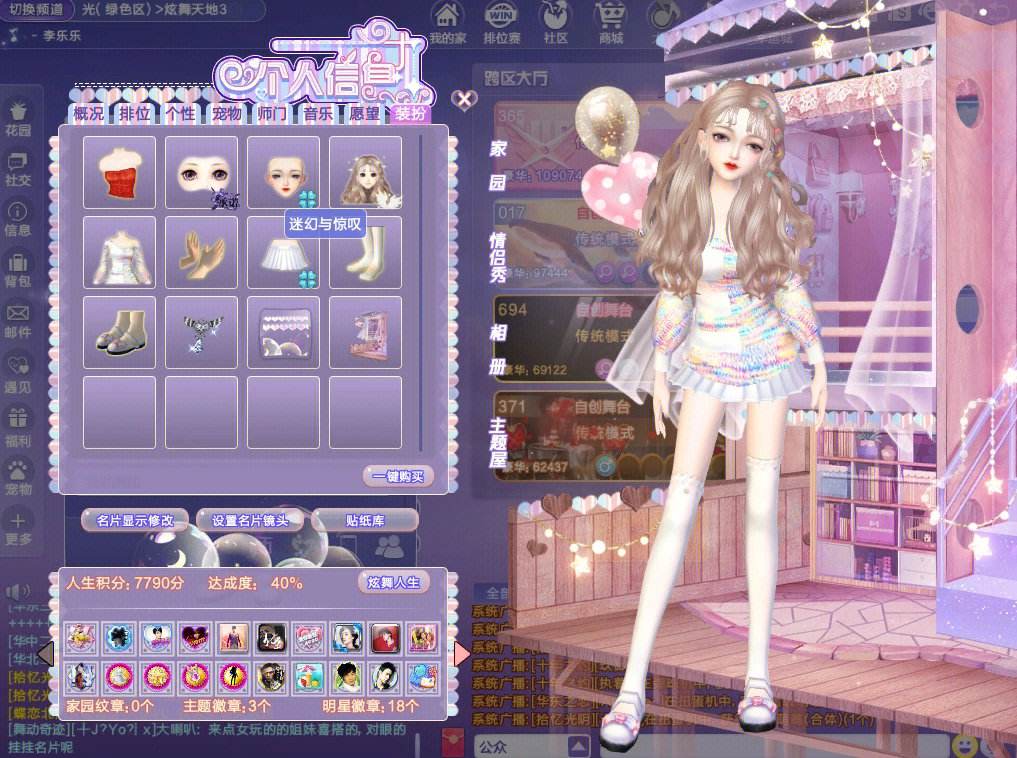
Task: Switch to the 概况 overview tab
Action: pos(88,114)
